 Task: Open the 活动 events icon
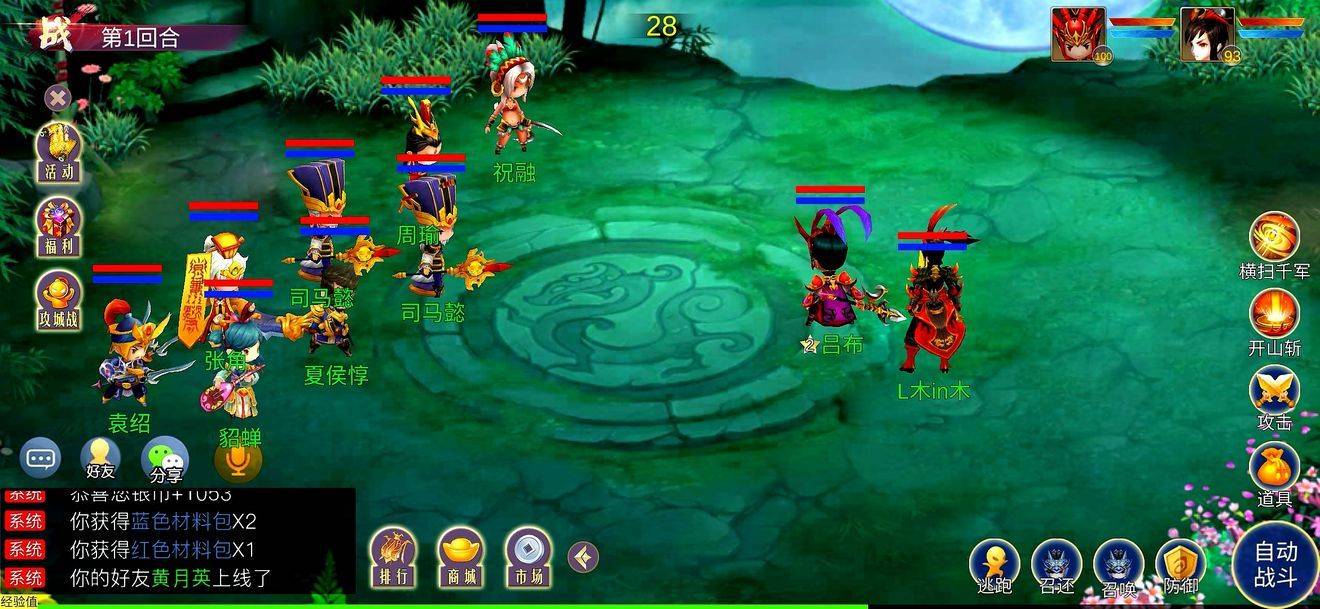[59, 150]
